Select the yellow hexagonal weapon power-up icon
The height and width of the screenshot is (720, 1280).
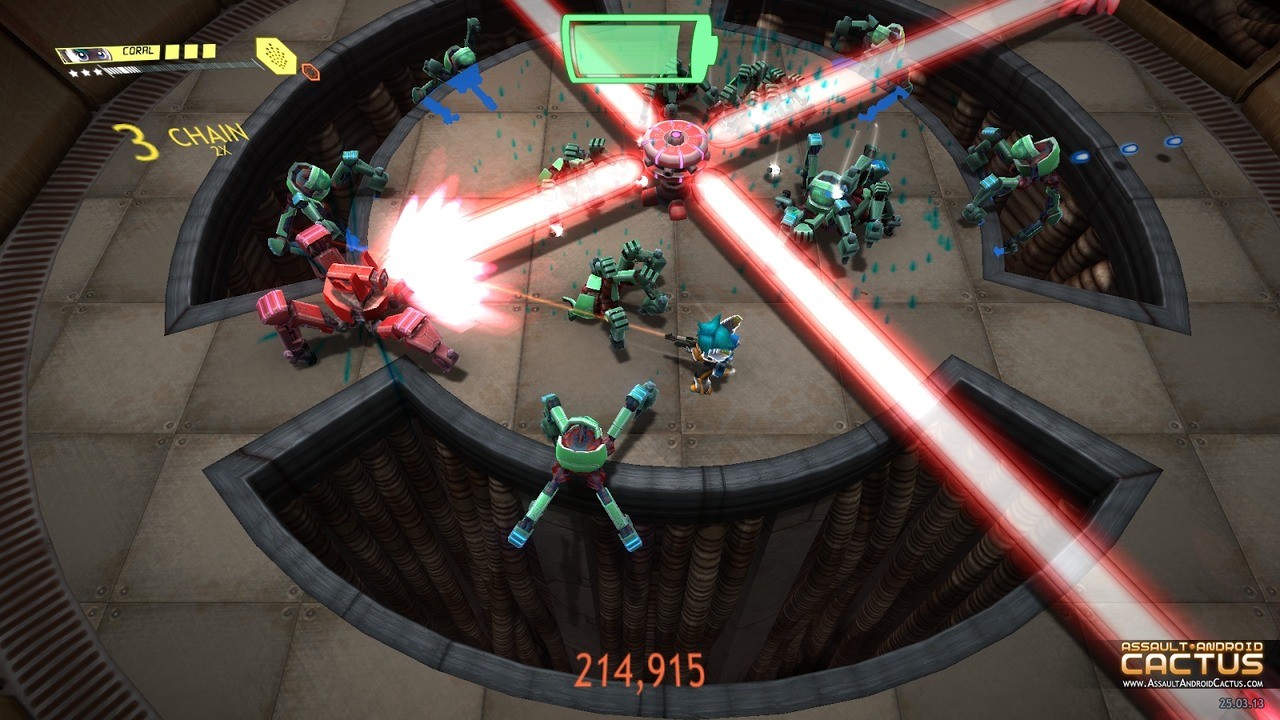pyautogui.click(x=276, y=56)
